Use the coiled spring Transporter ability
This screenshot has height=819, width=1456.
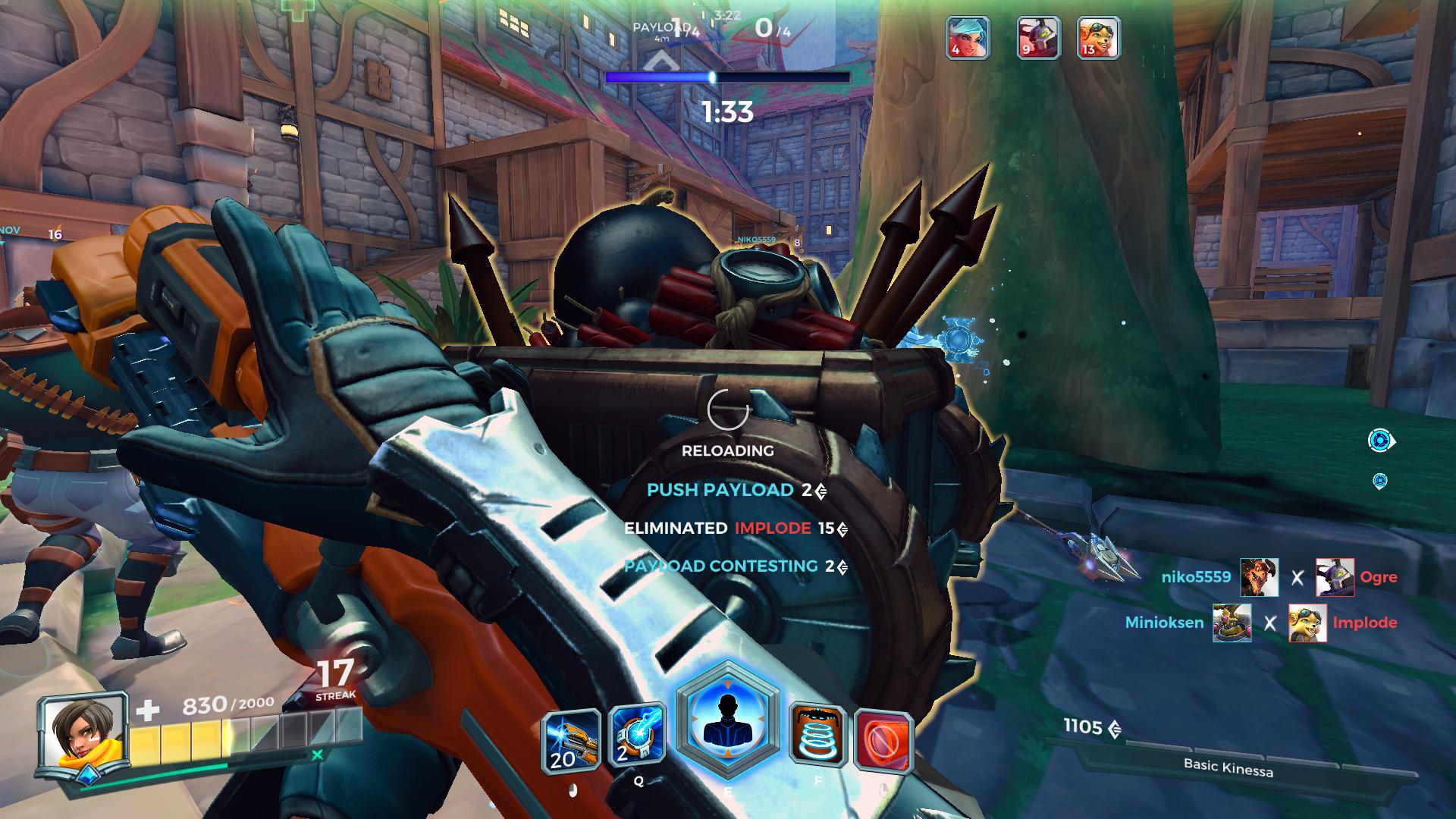pyautogui.click(x=817, y=734)
